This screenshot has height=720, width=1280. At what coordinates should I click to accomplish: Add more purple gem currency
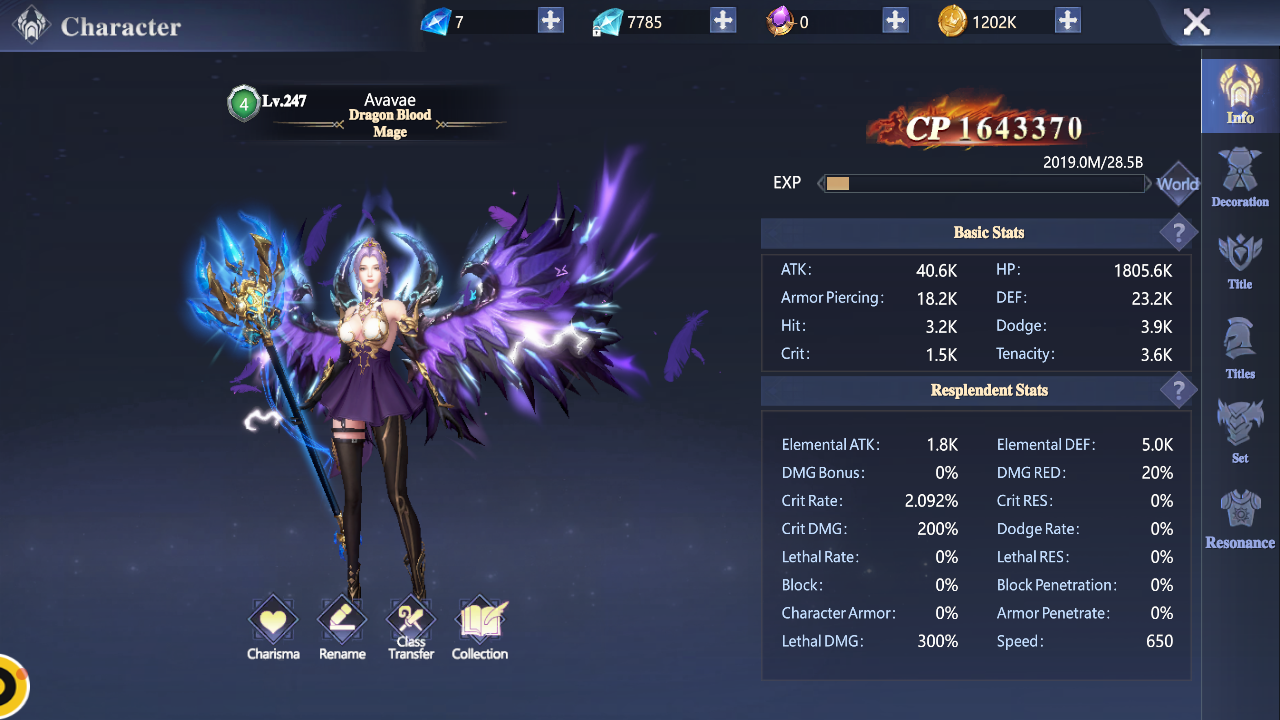coord(896,20)
